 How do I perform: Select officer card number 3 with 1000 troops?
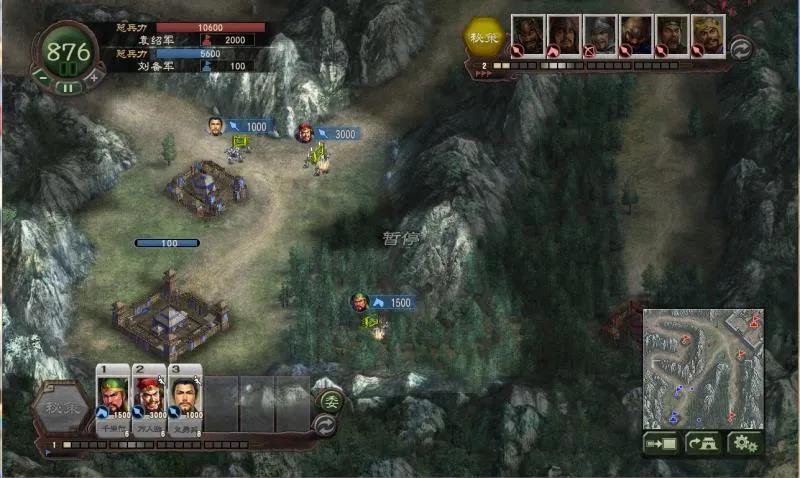(x=185, y=398)
